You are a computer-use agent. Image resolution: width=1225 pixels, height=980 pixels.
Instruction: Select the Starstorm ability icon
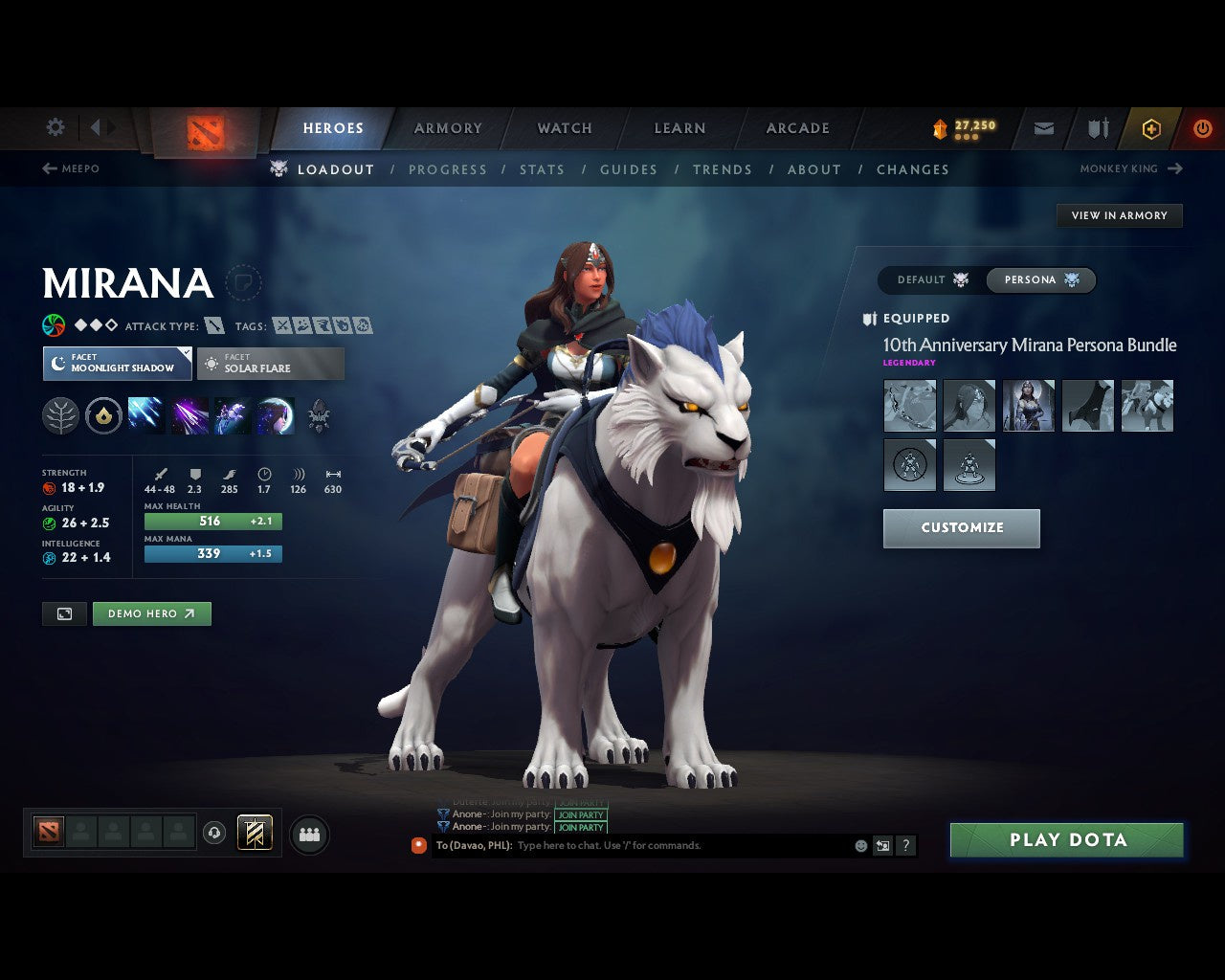coord(145,415)
